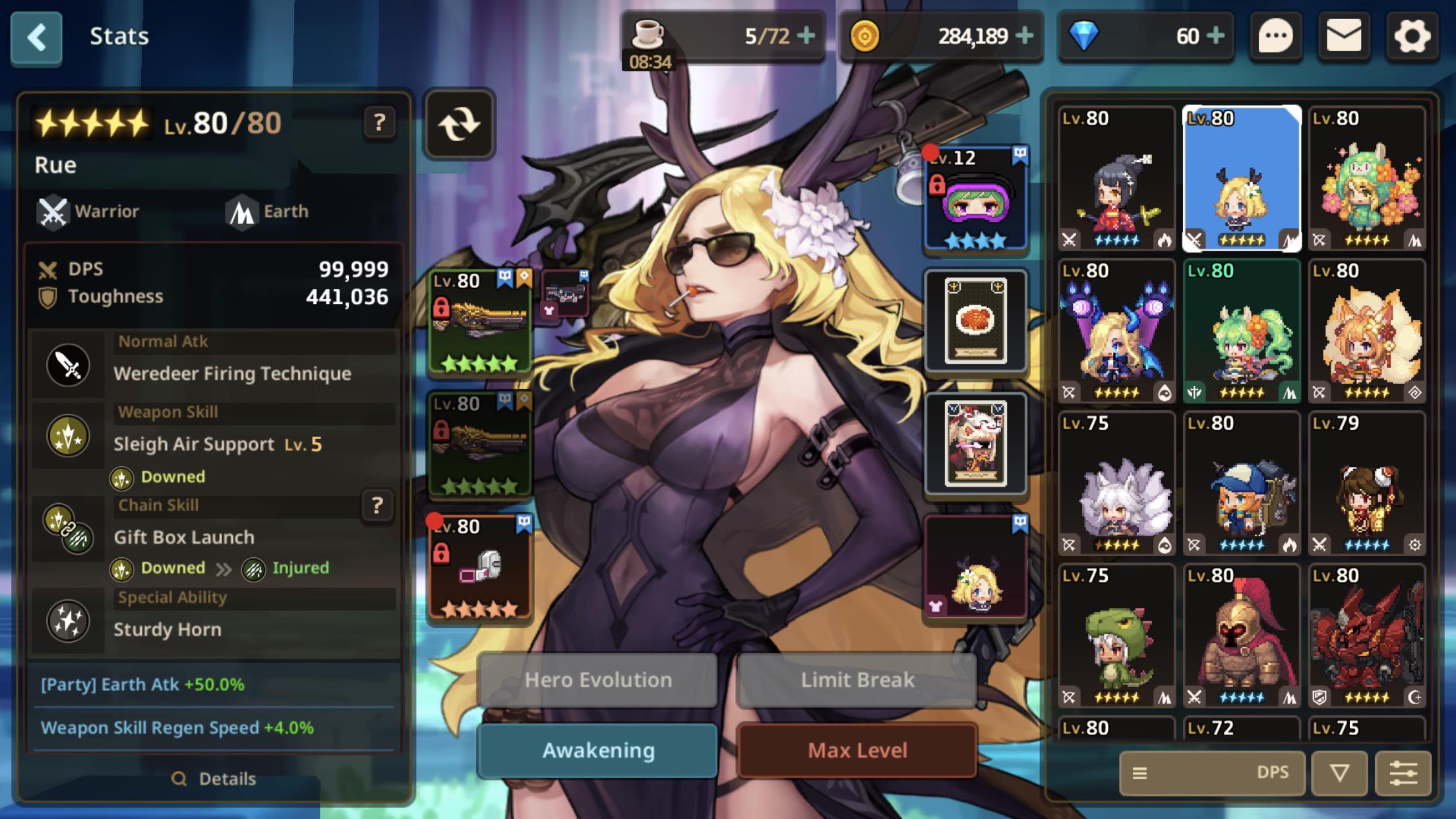Toggle the swap arrows button

click(x=460, y=124)
